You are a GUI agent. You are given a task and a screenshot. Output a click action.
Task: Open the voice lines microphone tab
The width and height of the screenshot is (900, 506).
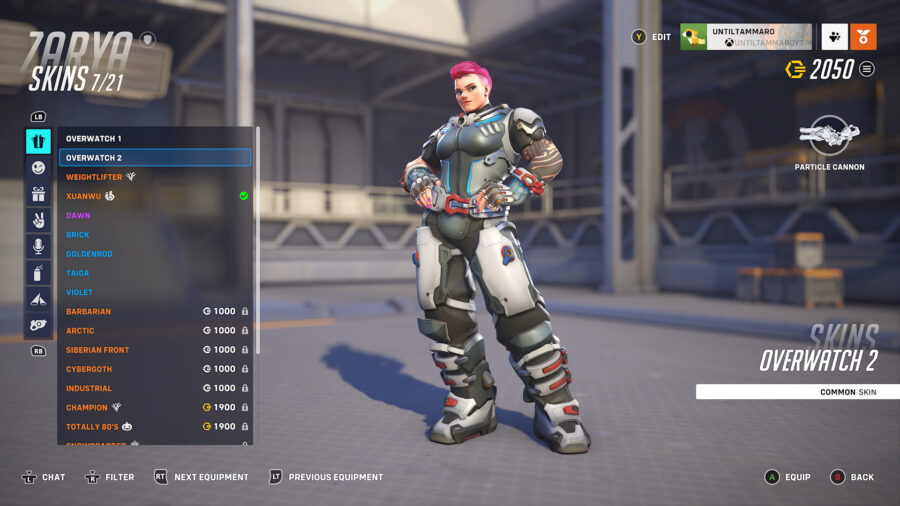tap(38, 246)
